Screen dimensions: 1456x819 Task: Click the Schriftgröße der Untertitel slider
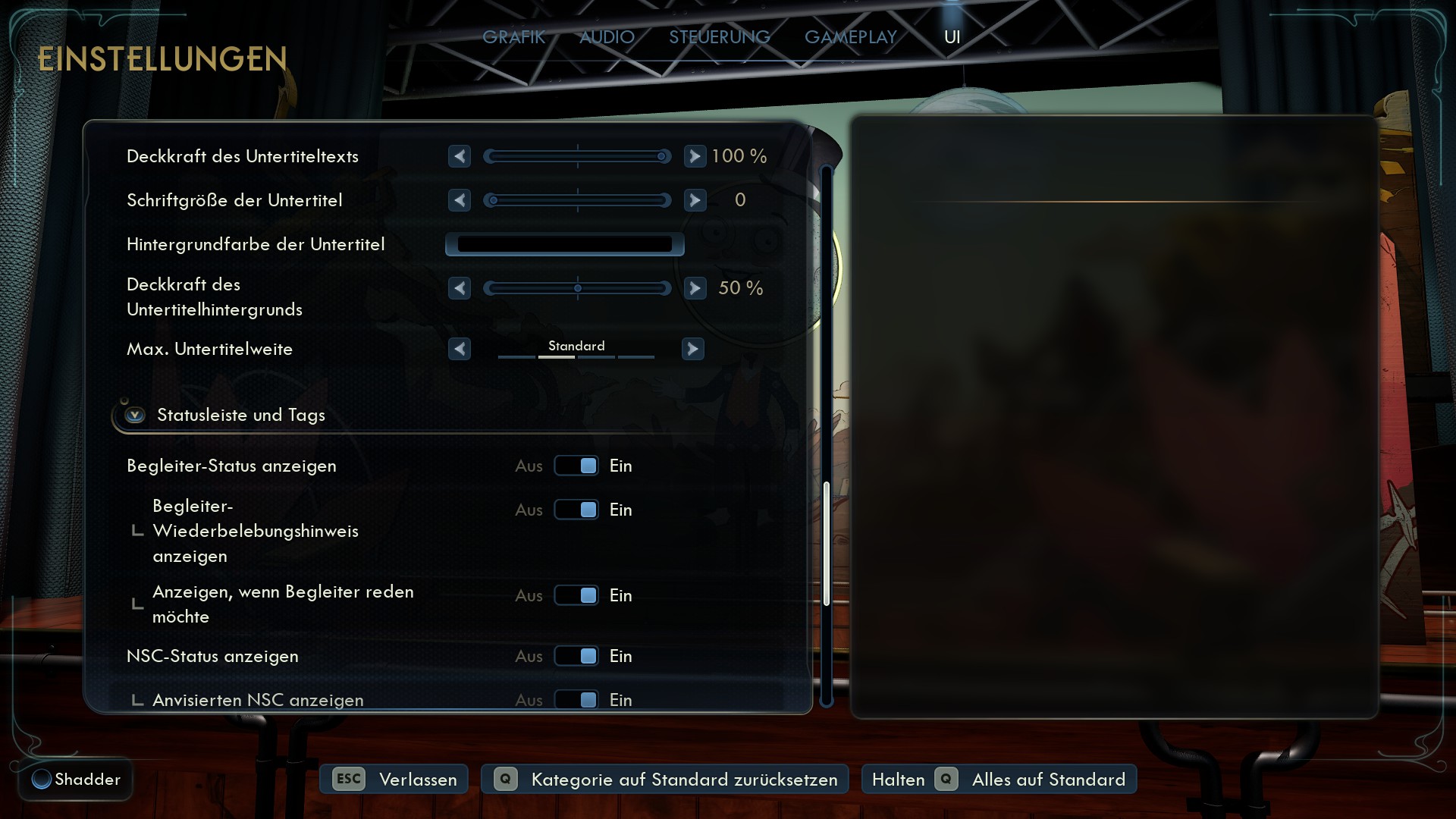577,200
